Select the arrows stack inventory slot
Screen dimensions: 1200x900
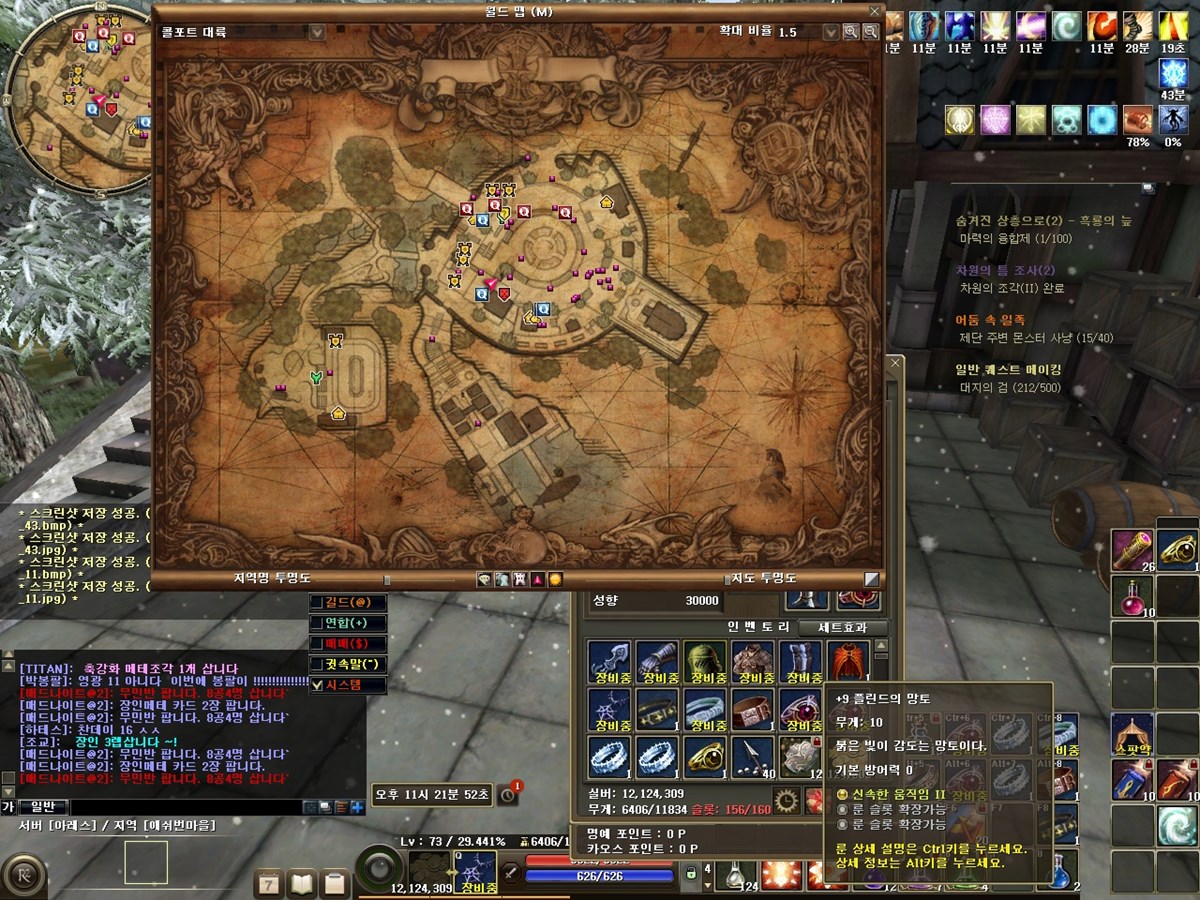753,757
